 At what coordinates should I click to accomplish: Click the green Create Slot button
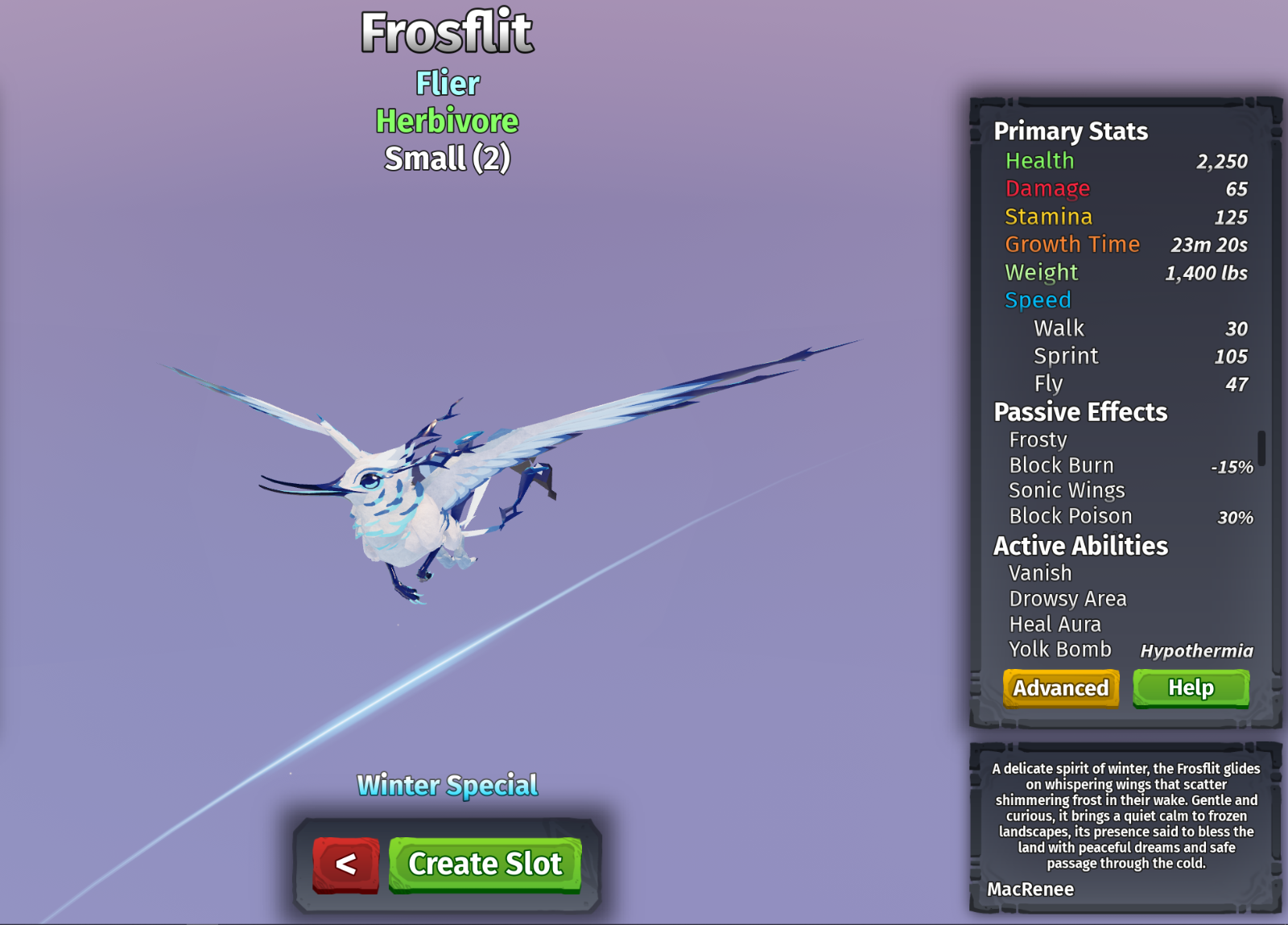tap(485, 864)
